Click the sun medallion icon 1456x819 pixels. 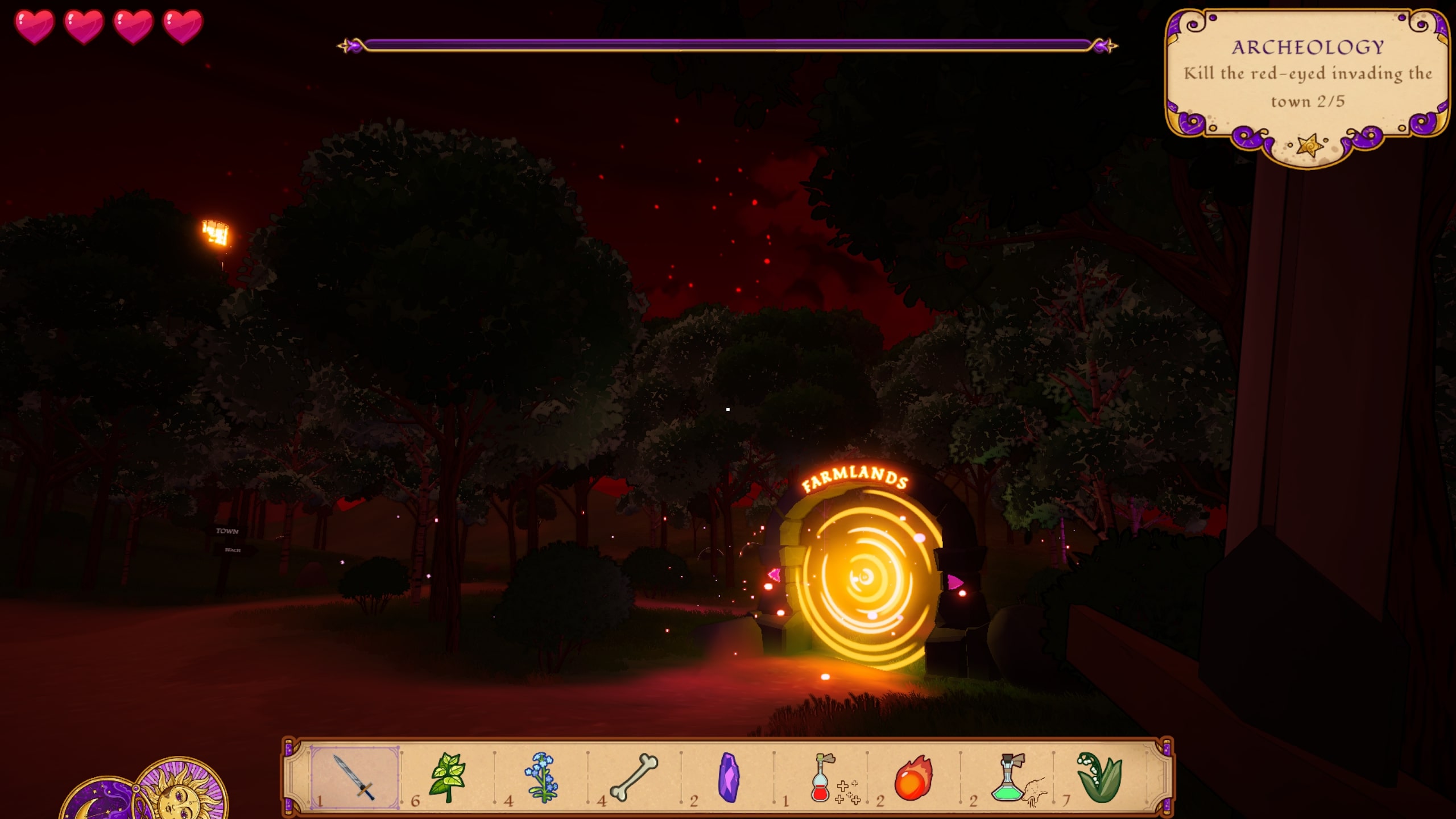coord(182,791)
